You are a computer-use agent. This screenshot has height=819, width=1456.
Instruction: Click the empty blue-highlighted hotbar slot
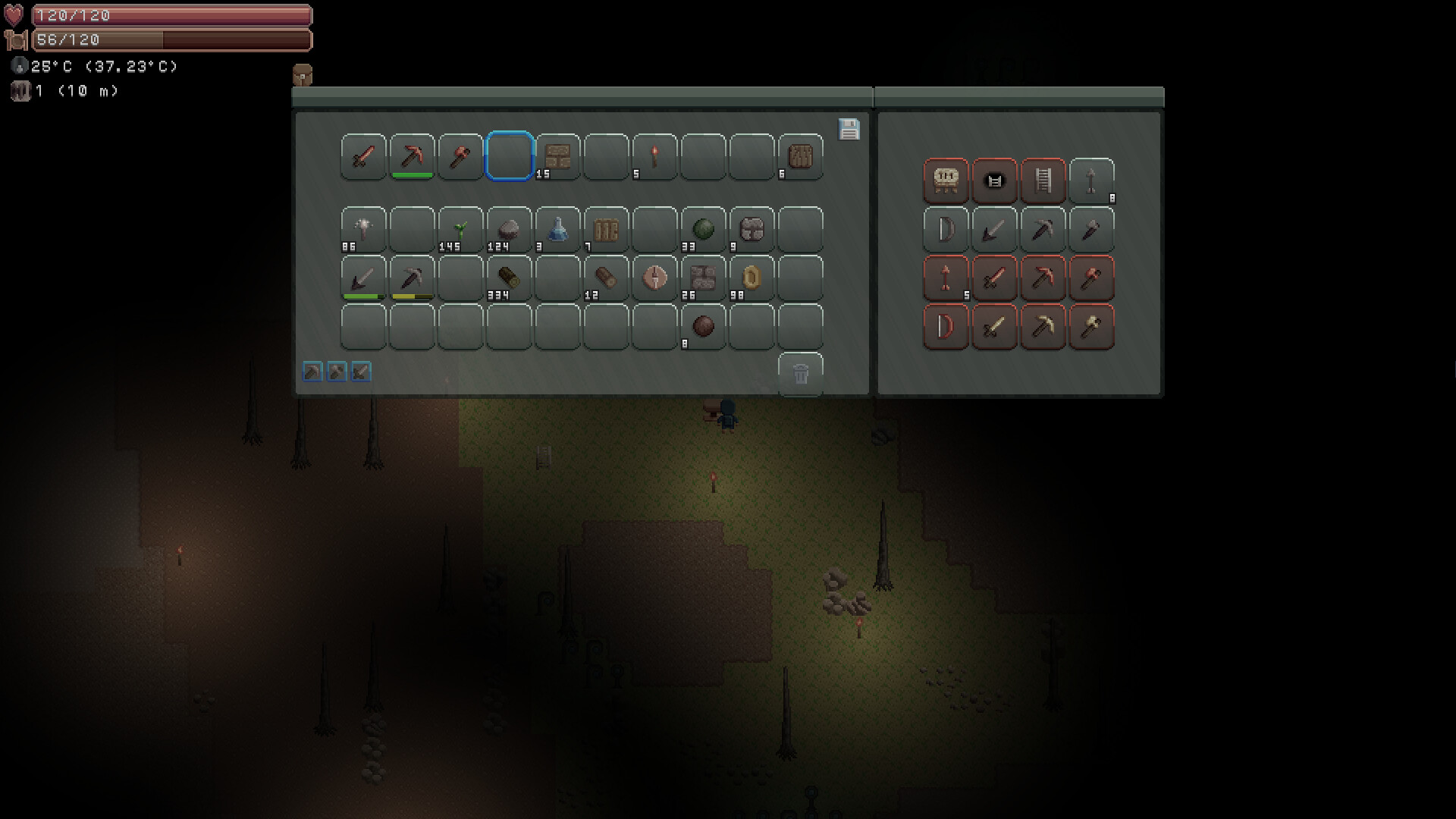tap(509, 157)
